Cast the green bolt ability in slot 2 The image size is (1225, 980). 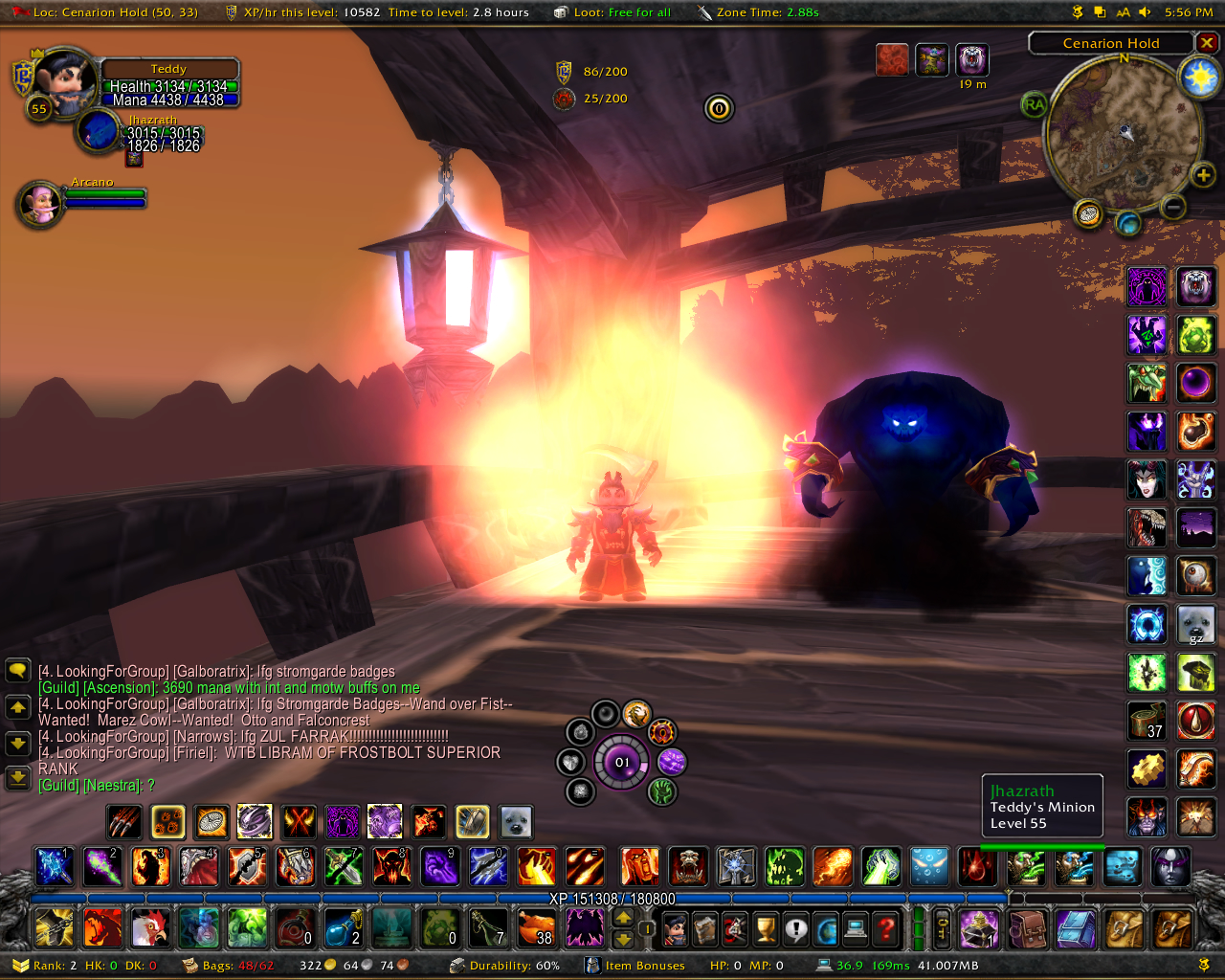(x=102, y=866)
